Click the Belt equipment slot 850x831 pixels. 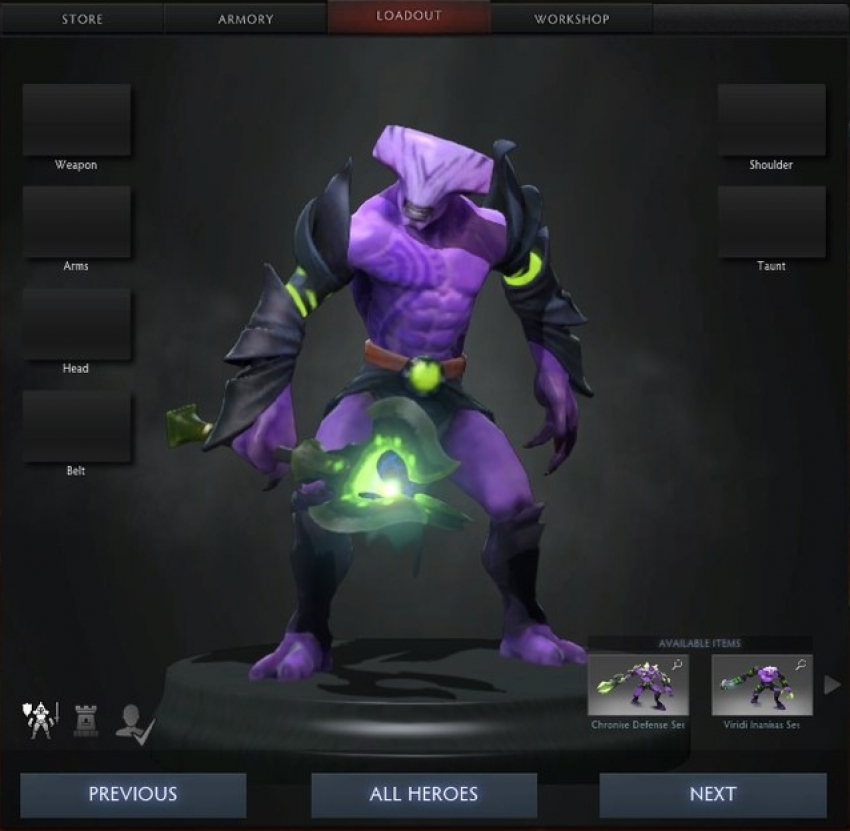click(77, 426)
